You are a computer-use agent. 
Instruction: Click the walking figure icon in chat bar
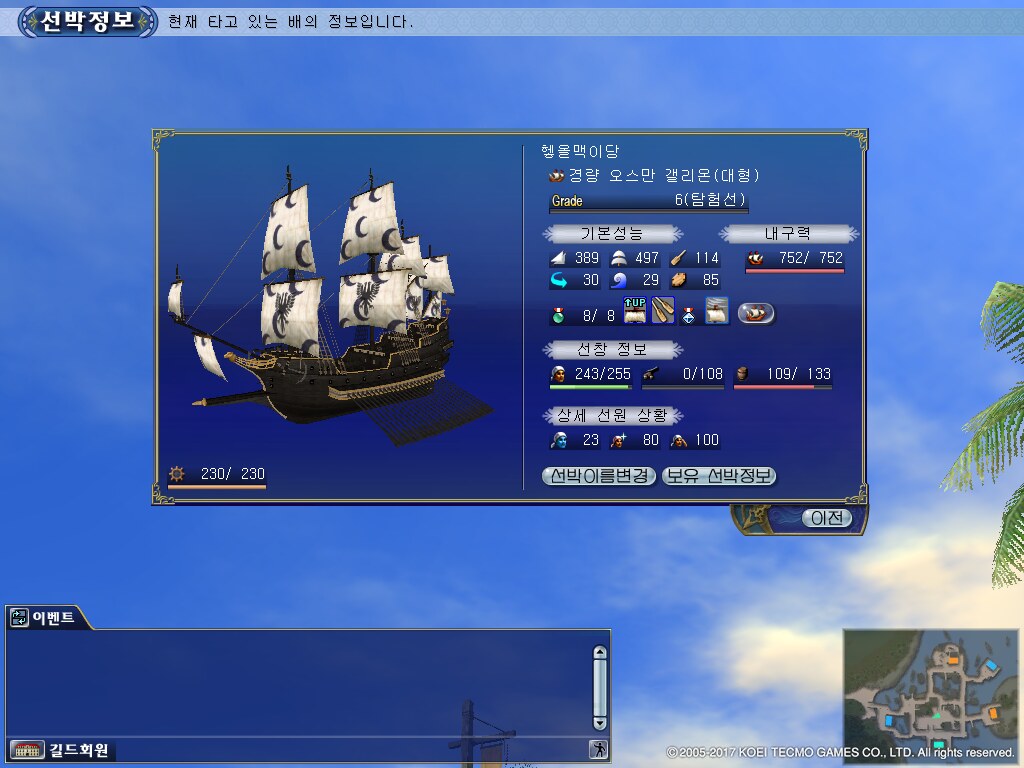click(598, 749)
